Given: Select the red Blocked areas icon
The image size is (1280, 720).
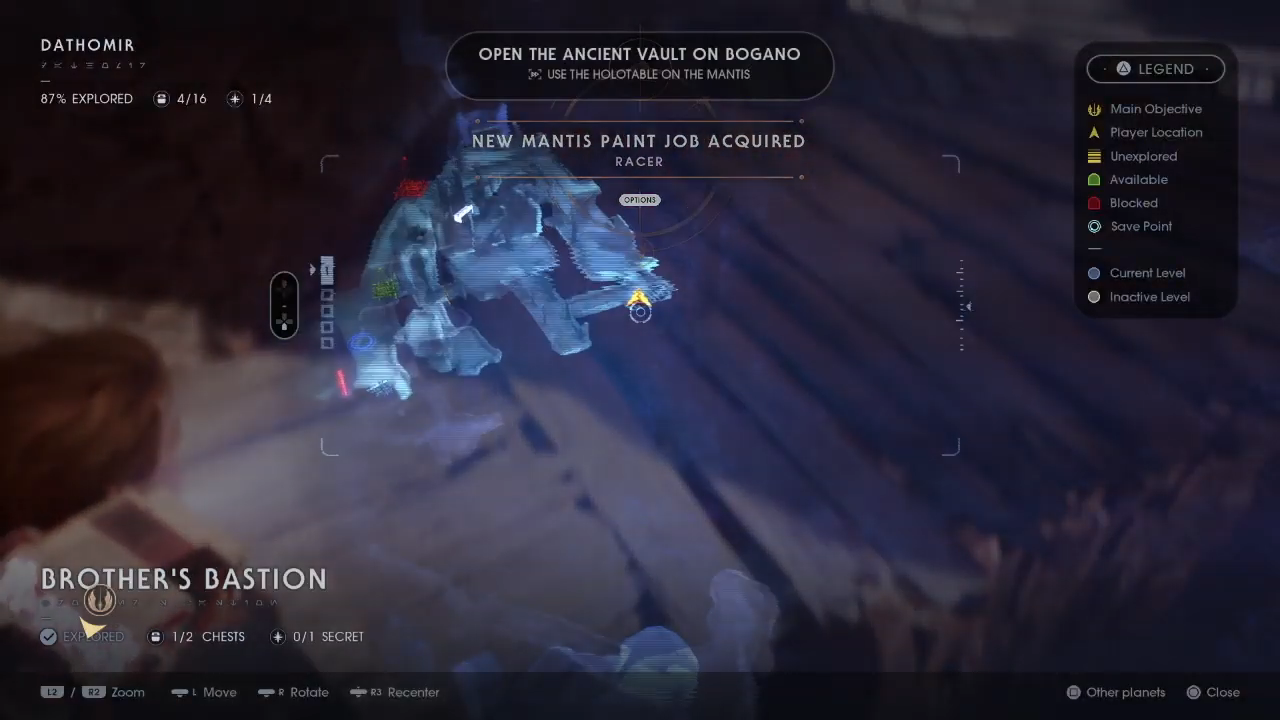Looking at the screenshot, I should click(1094, 202).
